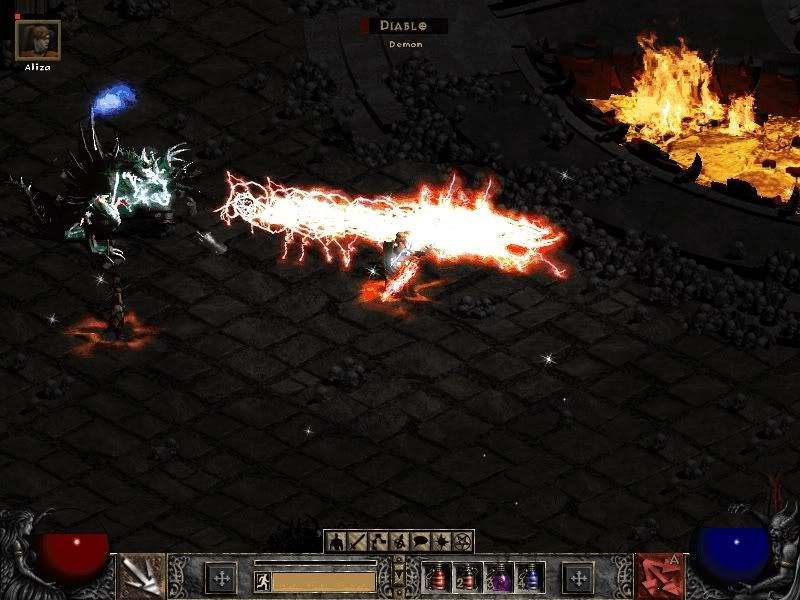The image size is (800, 600).
Task: Select the multi-arrow left-hand skill icon
Action: coord(143,577)
